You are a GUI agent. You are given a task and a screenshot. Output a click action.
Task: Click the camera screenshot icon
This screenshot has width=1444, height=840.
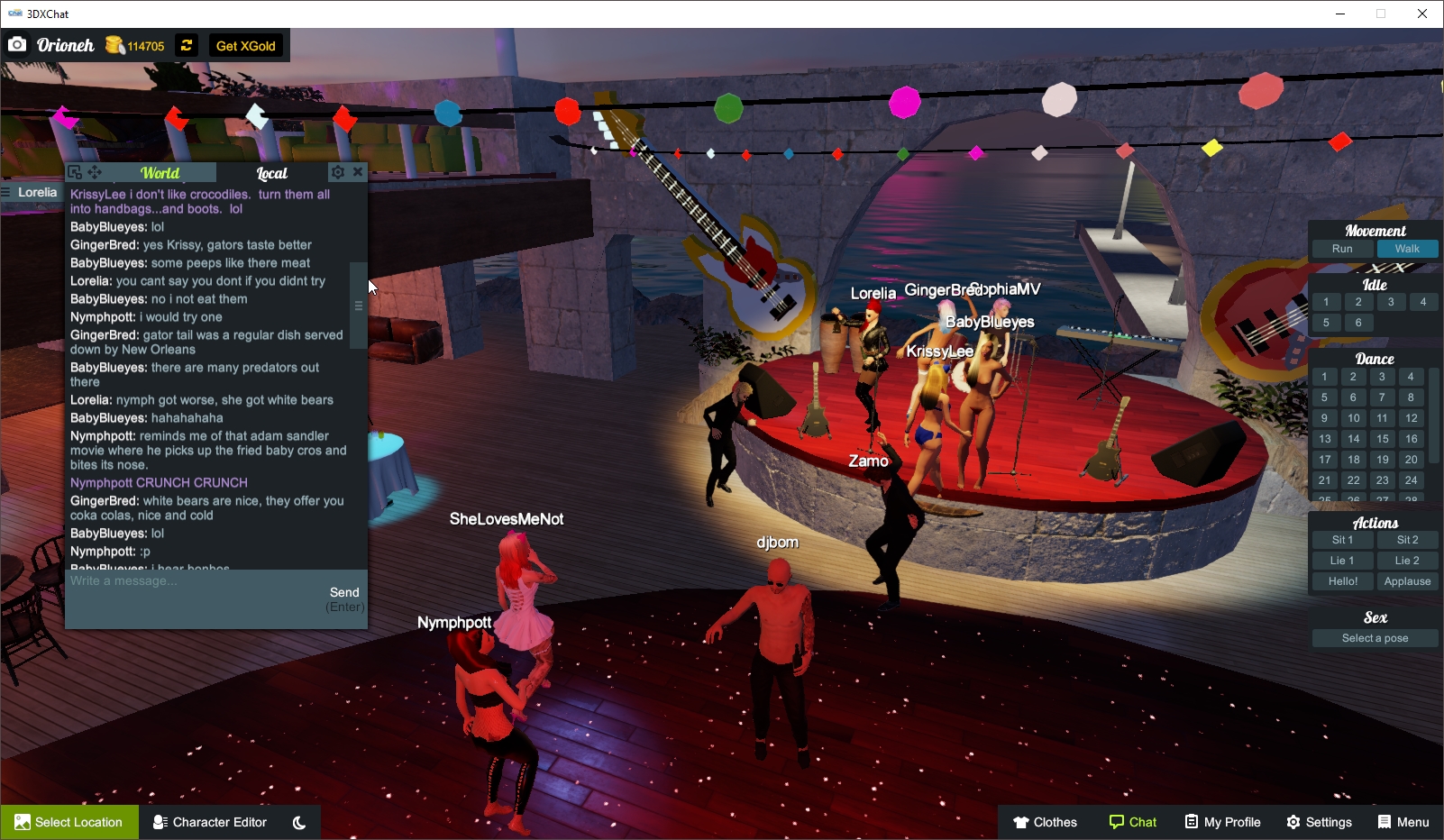click(x=17, y=43)
